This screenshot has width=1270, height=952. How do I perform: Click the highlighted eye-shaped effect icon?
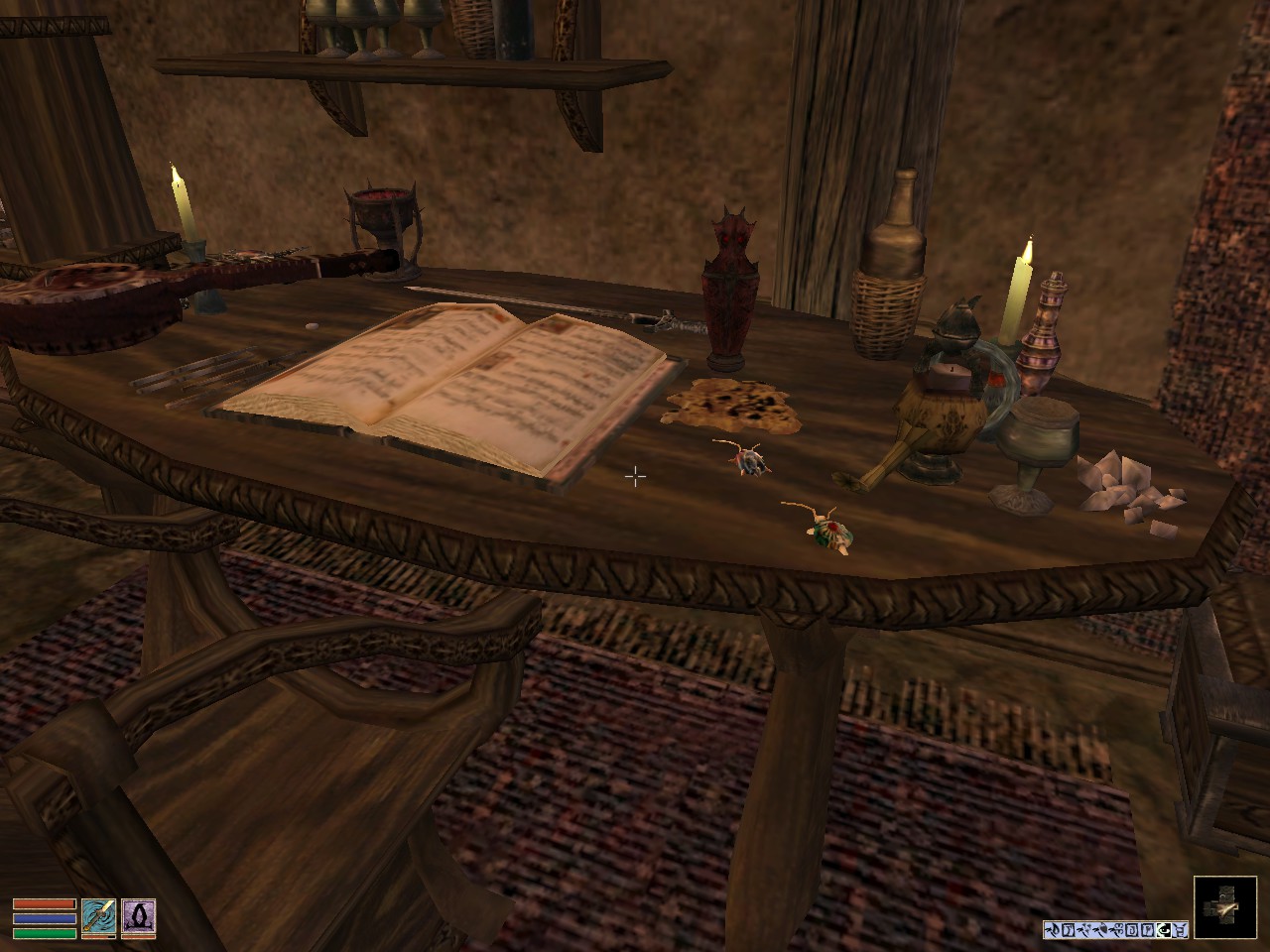pyautogui.click(x=1164, y=929)
